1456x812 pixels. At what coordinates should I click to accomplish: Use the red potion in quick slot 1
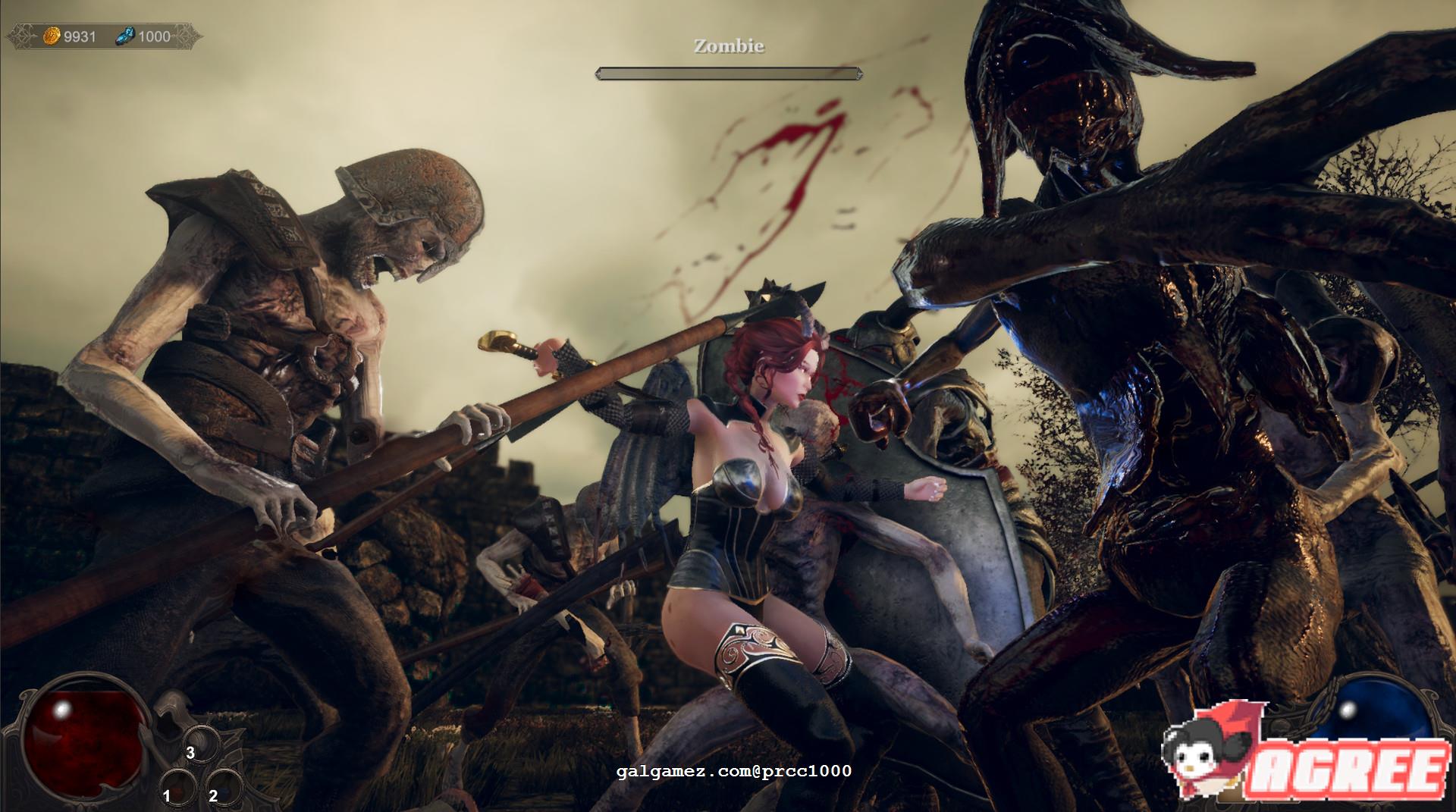[177, 788]
